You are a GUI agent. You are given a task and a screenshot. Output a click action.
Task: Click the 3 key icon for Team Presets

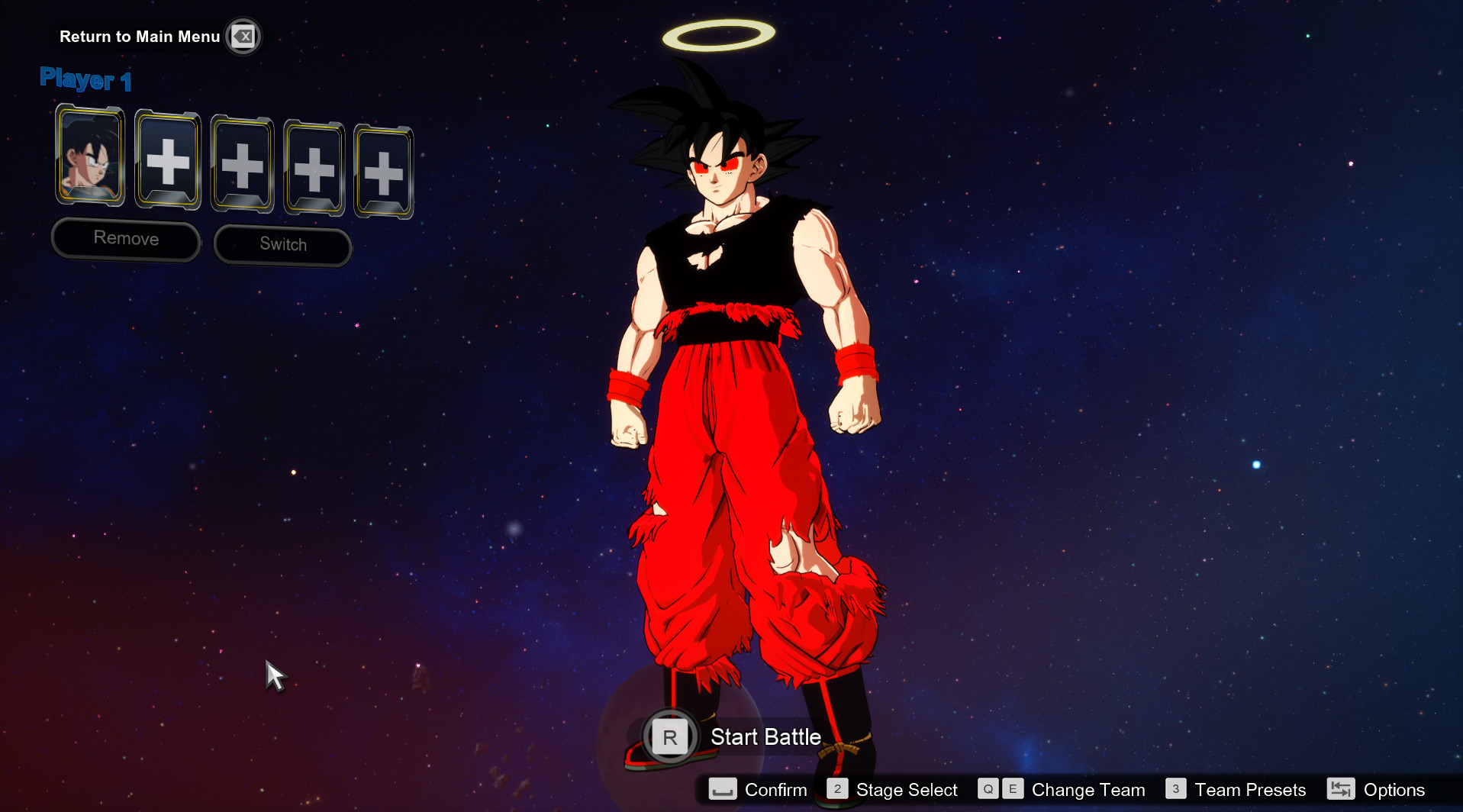point(1175,790)
